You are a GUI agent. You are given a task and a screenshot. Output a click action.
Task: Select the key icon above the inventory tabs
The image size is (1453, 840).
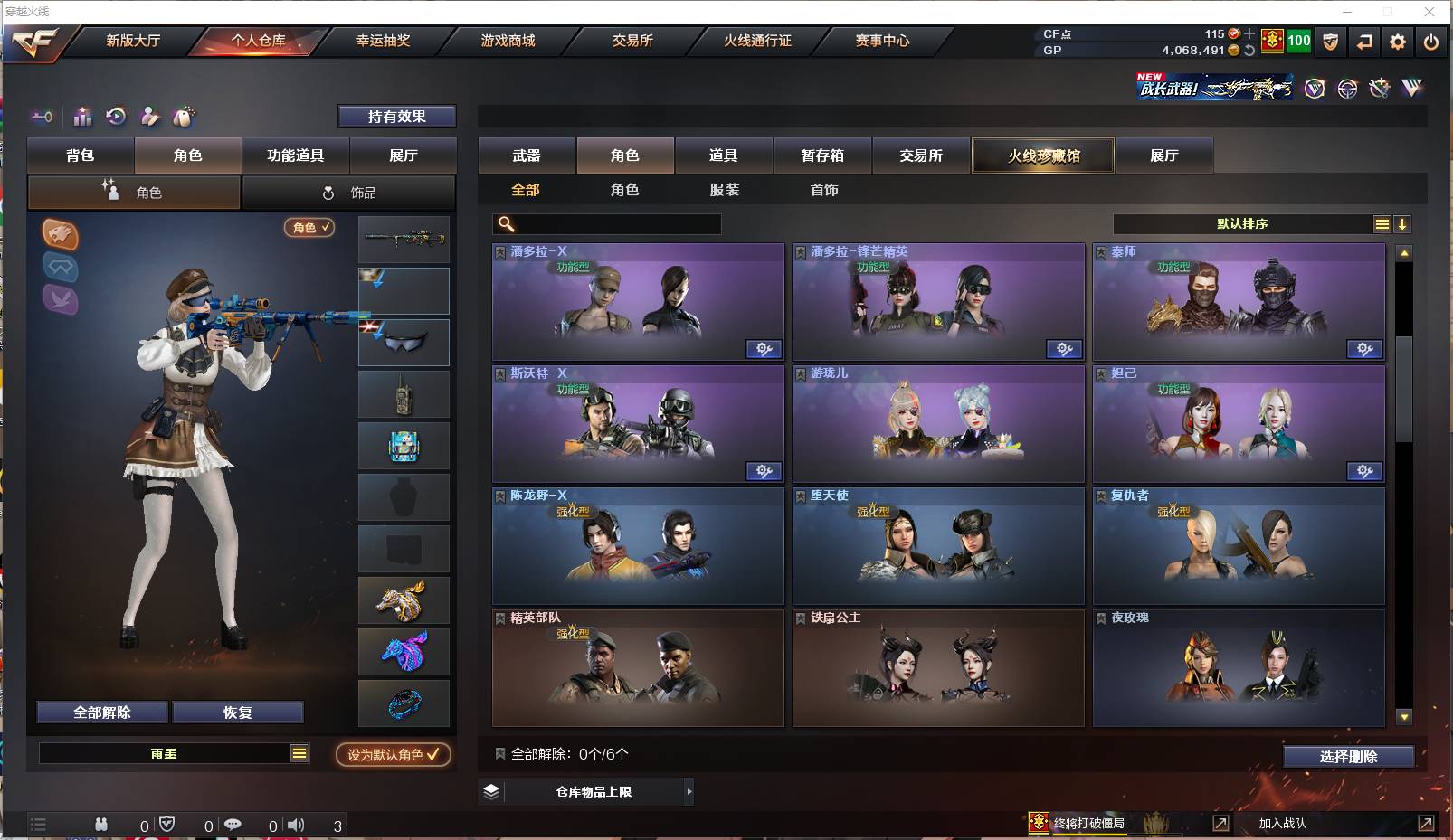point(42,117)
